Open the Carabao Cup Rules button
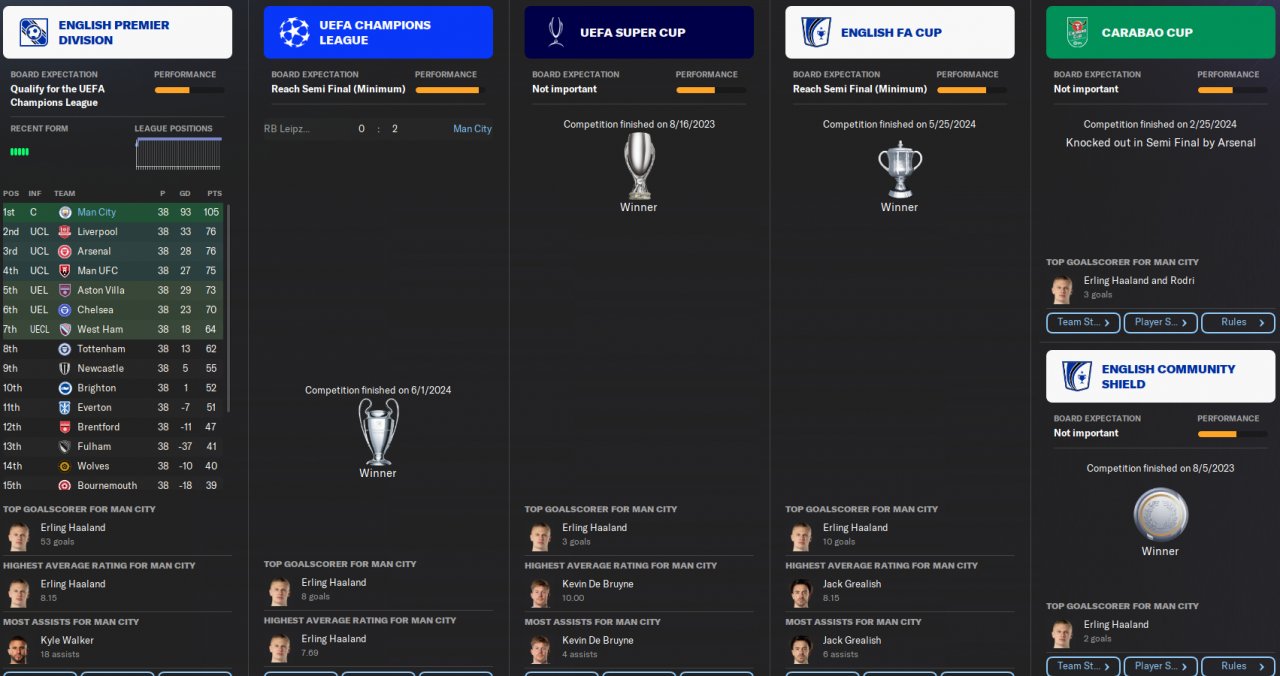This screenshot has height=676, width=1280. (x=1238, y=322)
